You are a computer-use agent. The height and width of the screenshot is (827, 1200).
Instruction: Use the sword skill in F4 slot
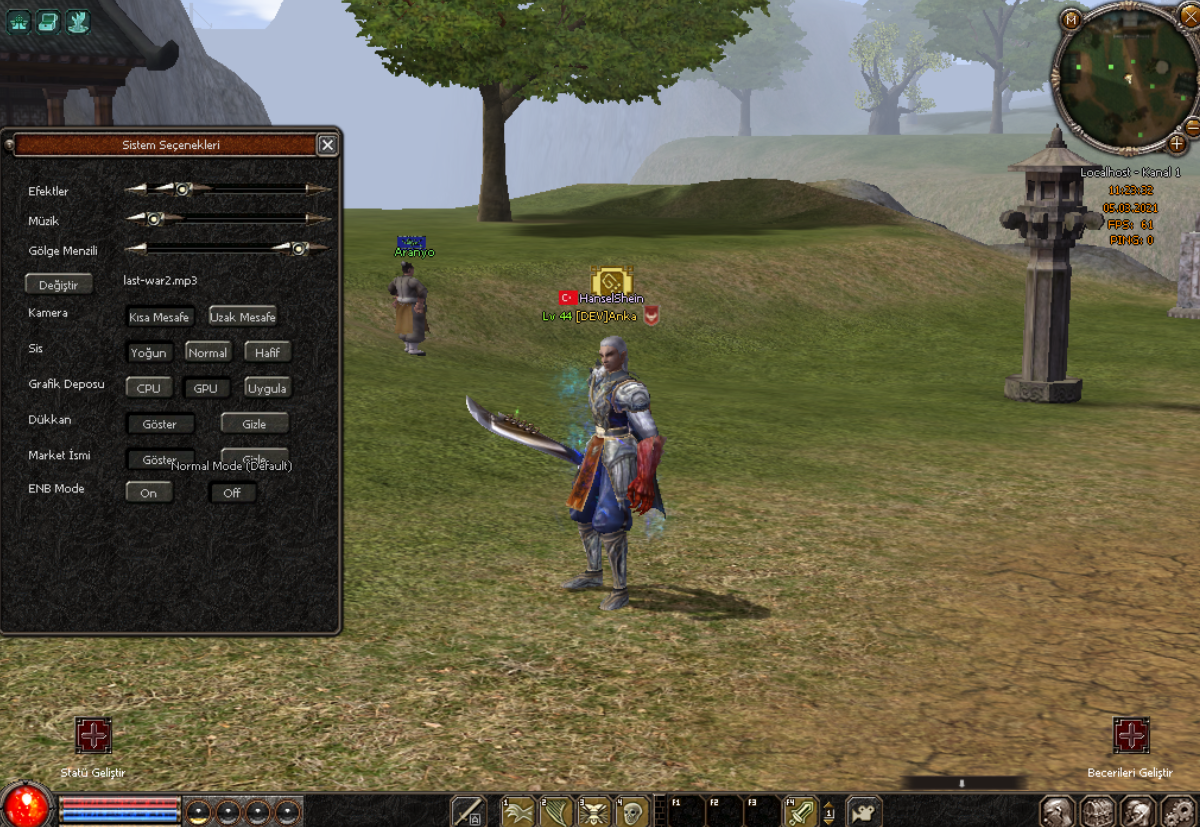[x=800, y=812]
